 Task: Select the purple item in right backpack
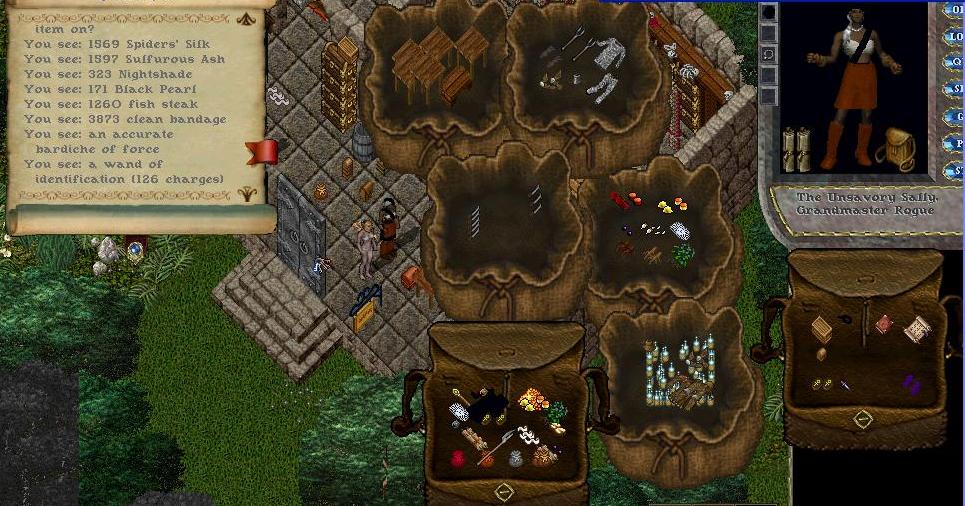911,383
